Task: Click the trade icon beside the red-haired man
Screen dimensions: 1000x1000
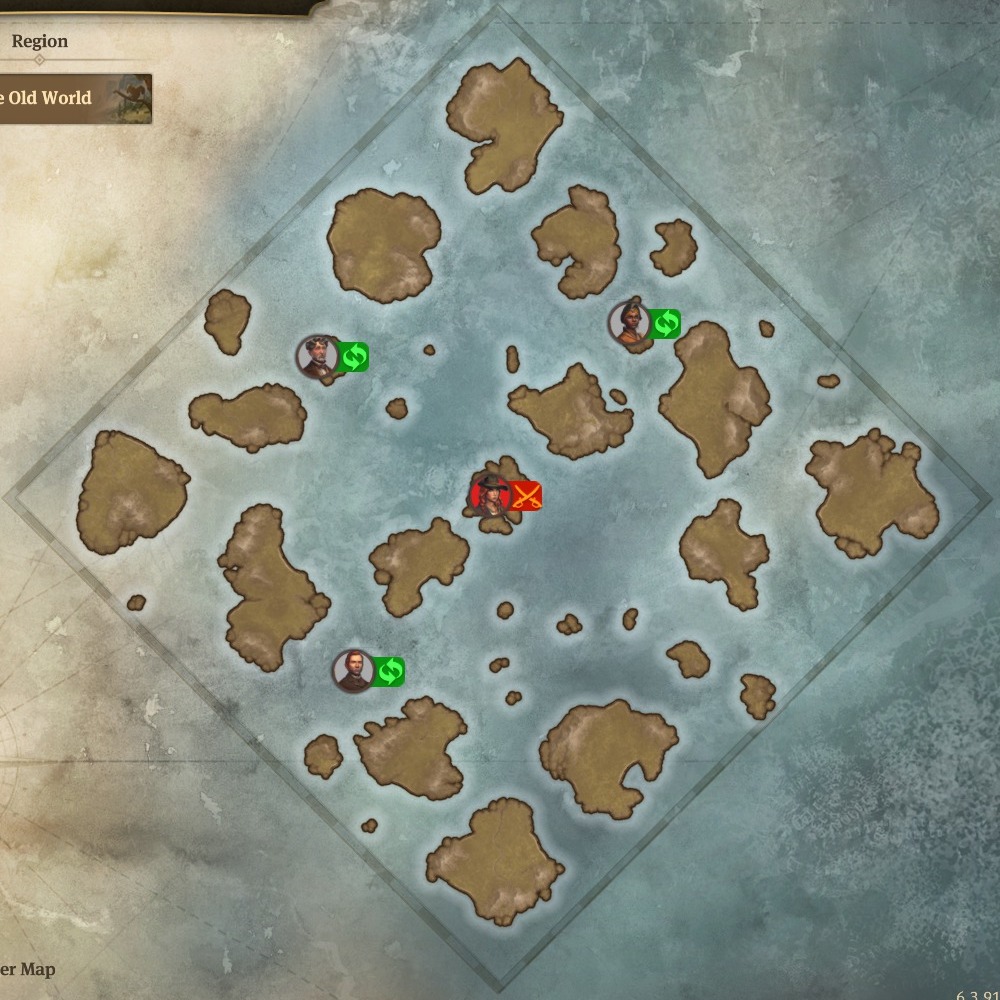Action: tap(389, 671)
